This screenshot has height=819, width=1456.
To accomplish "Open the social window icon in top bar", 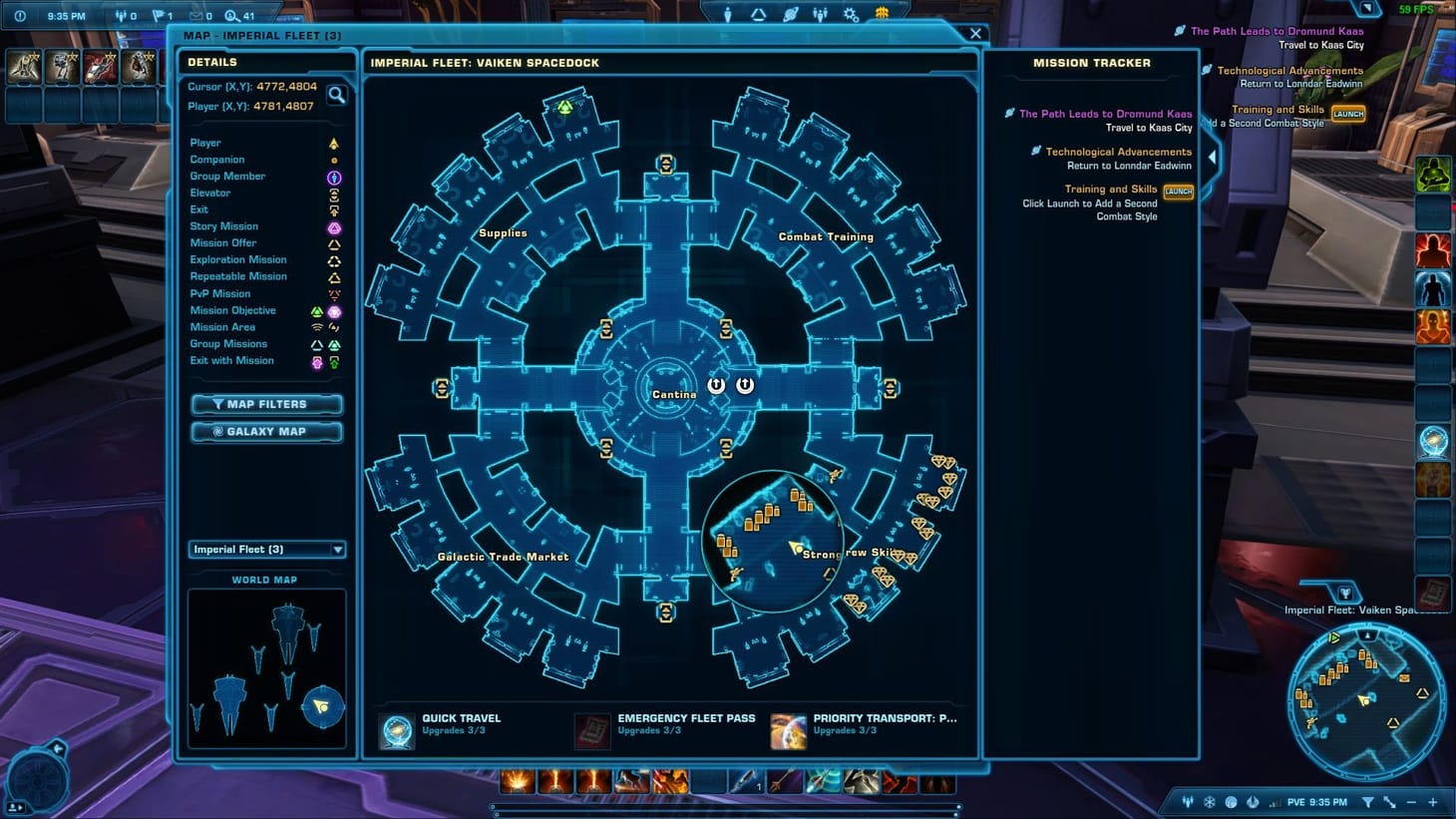I will click(820, 12).
